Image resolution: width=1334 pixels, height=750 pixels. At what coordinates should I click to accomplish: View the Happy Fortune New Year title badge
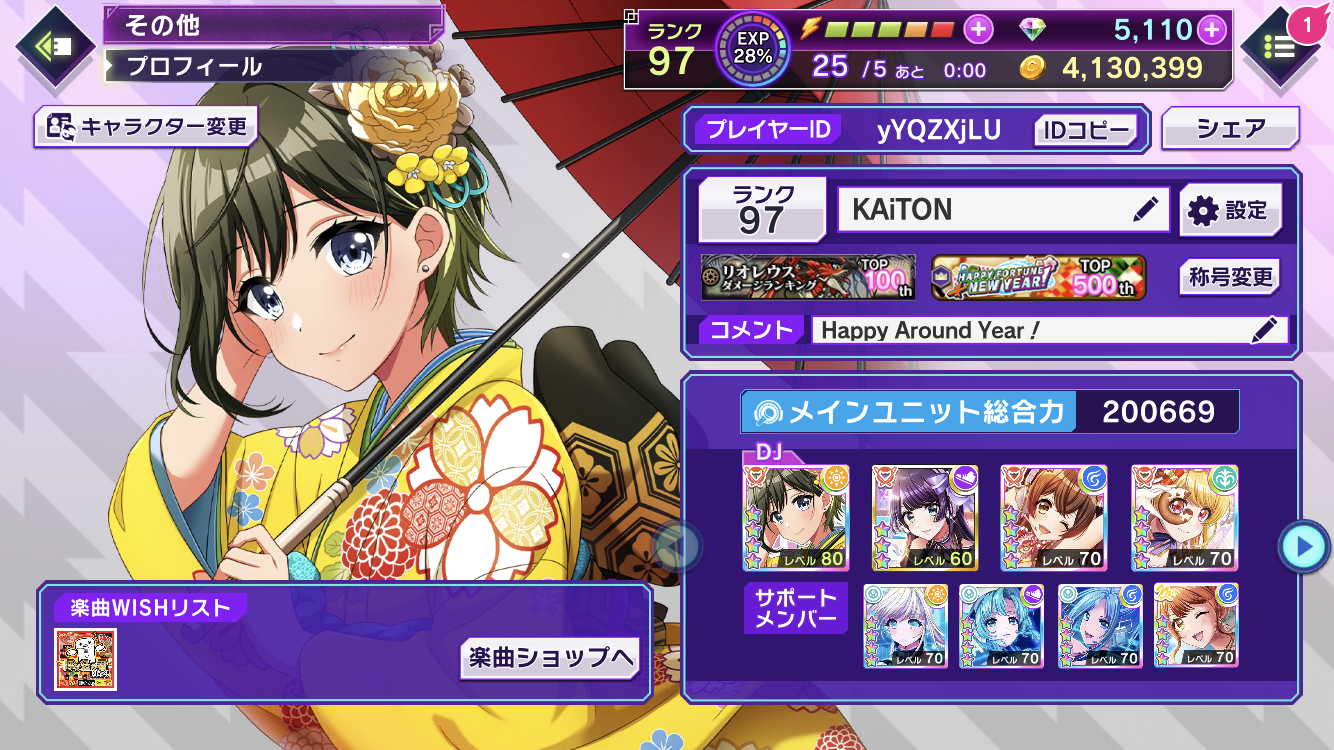(x=1039, y=277)
